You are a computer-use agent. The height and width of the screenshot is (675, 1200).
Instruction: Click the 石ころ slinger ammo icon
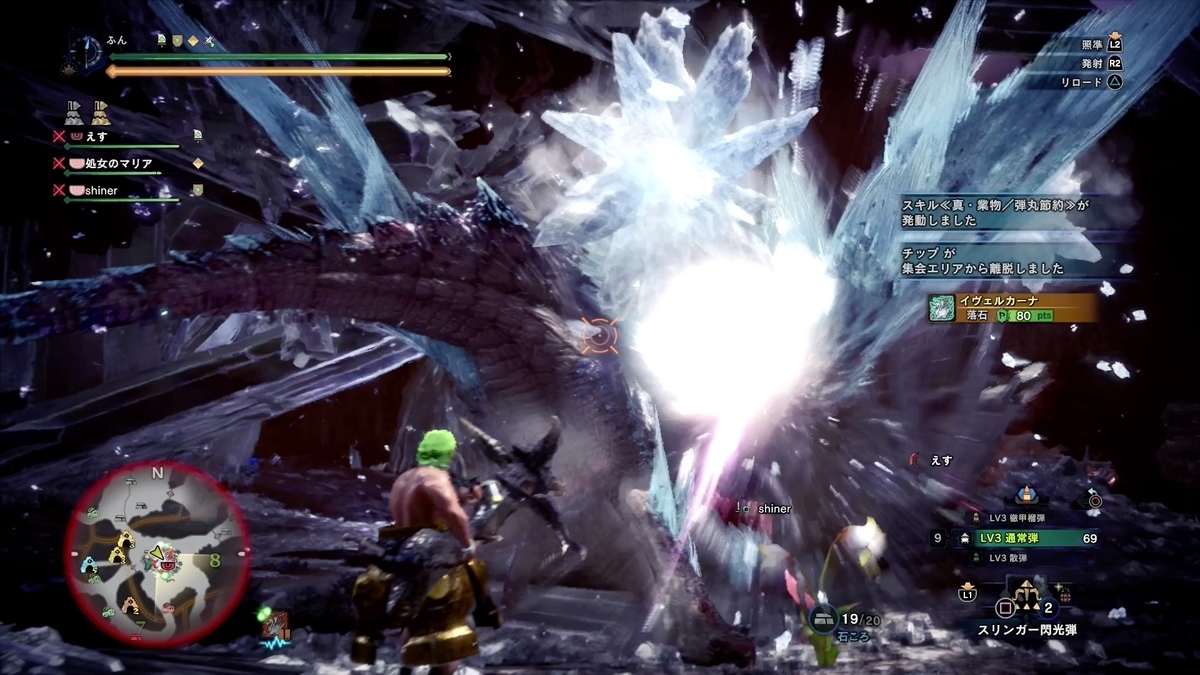click(824, 620)
